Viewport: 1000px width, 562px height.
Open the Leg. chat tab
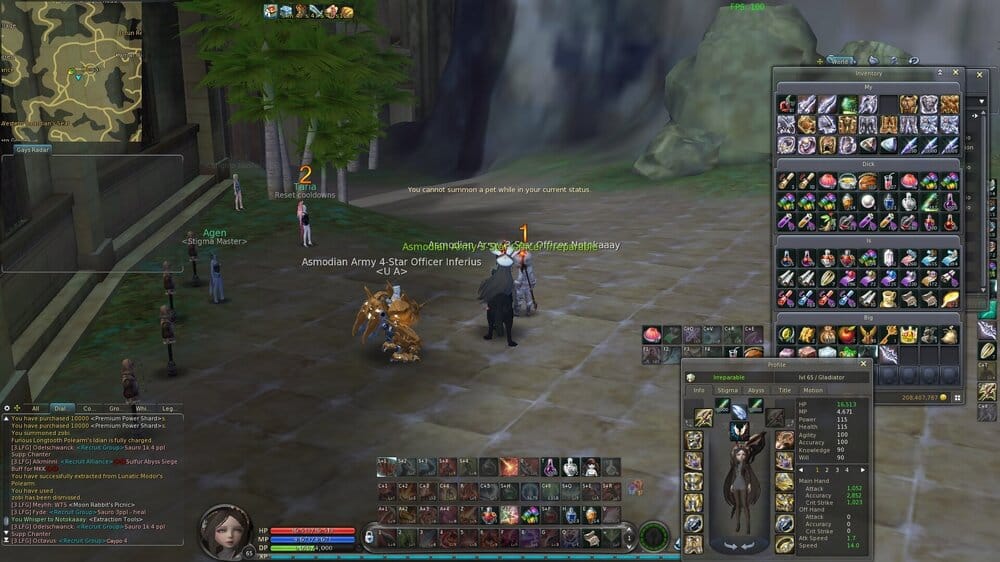tap(167, 408)
